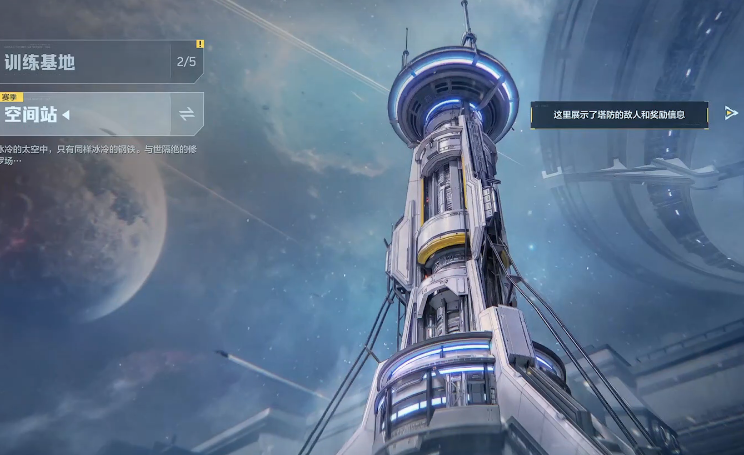Tap the triangular arrow beside the tooltip
This screenshot has height=455, width=744.
click(731, 114)
